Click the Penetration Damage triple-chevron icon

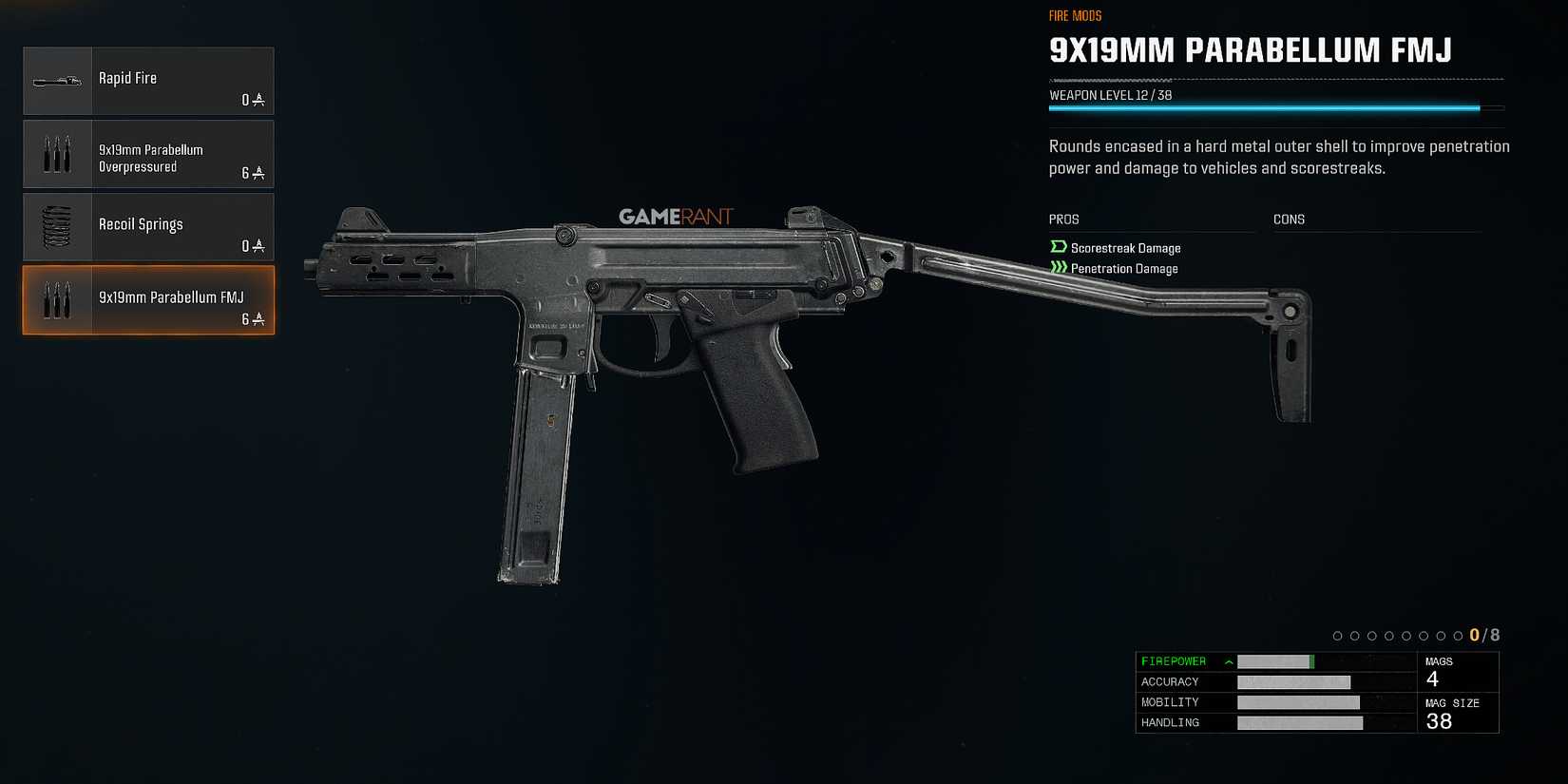point(1058,267)
